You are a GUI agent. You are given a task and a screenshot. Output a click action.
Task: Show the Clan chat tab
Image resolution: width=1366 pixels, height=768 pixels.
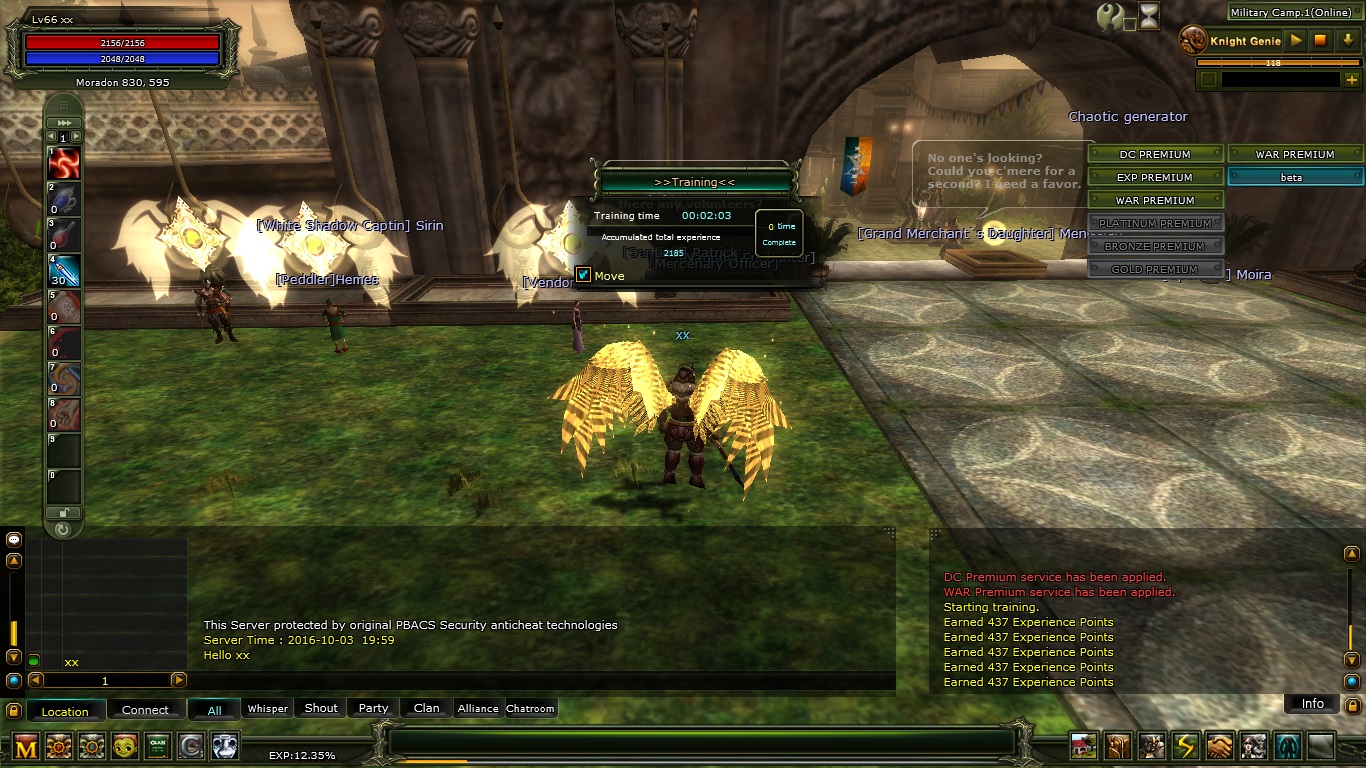[x=427, y=708]
